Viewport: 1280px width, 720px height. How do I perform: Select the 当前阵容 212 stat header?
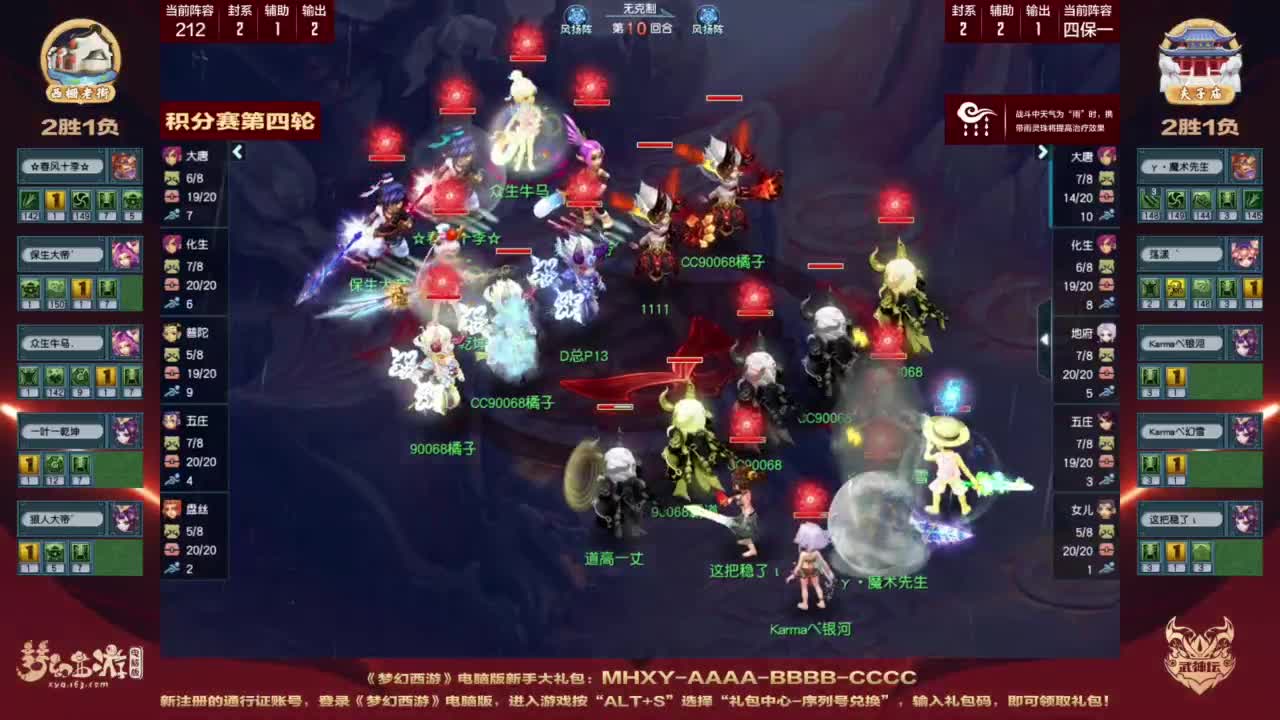click(188, 22)
